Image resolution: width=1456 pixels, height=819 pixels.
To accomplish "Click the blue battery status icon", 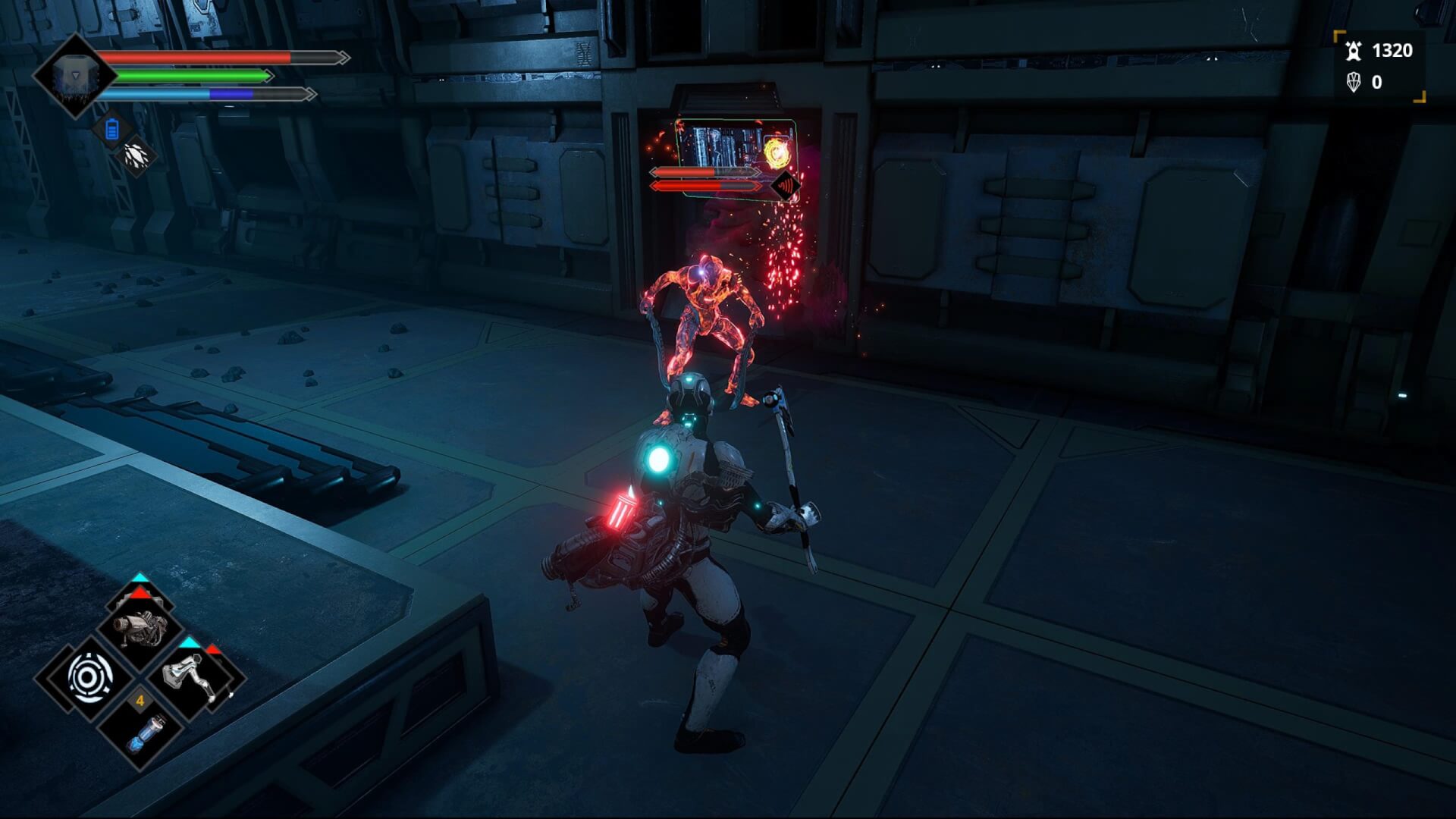I will point(112,130).
